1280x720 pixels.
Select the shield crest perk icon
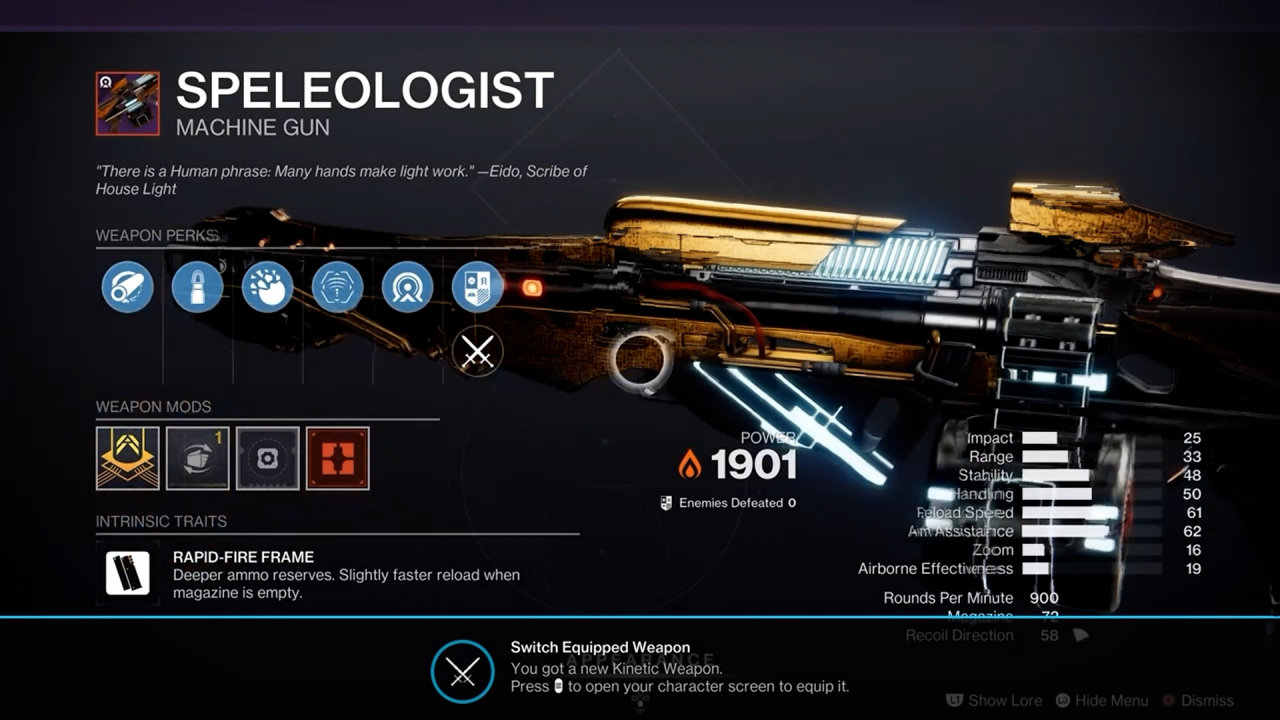[x=477, y=287]
